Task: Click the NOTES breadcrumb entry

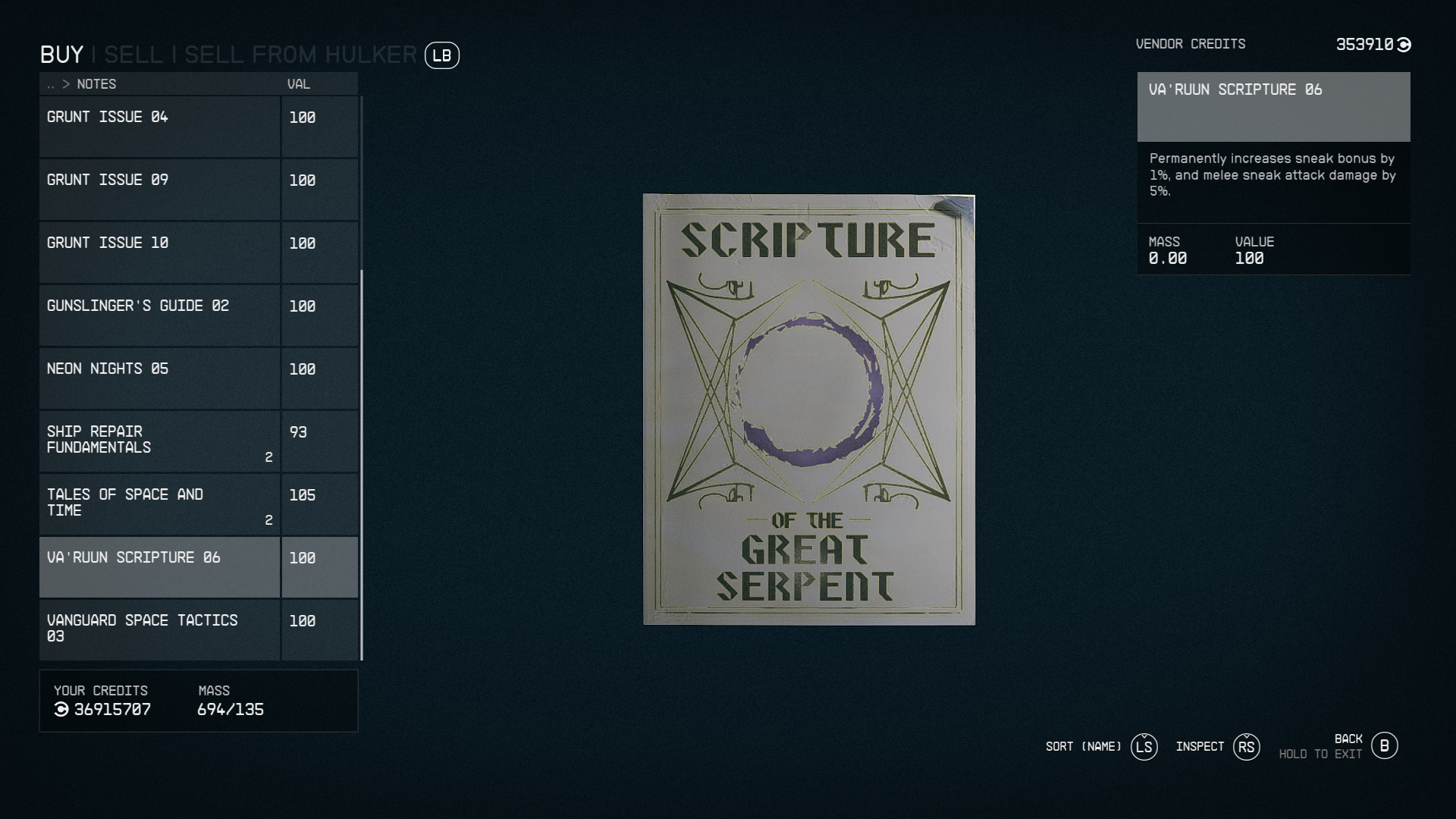Action: pyautogui.click(x=97, y=84)
